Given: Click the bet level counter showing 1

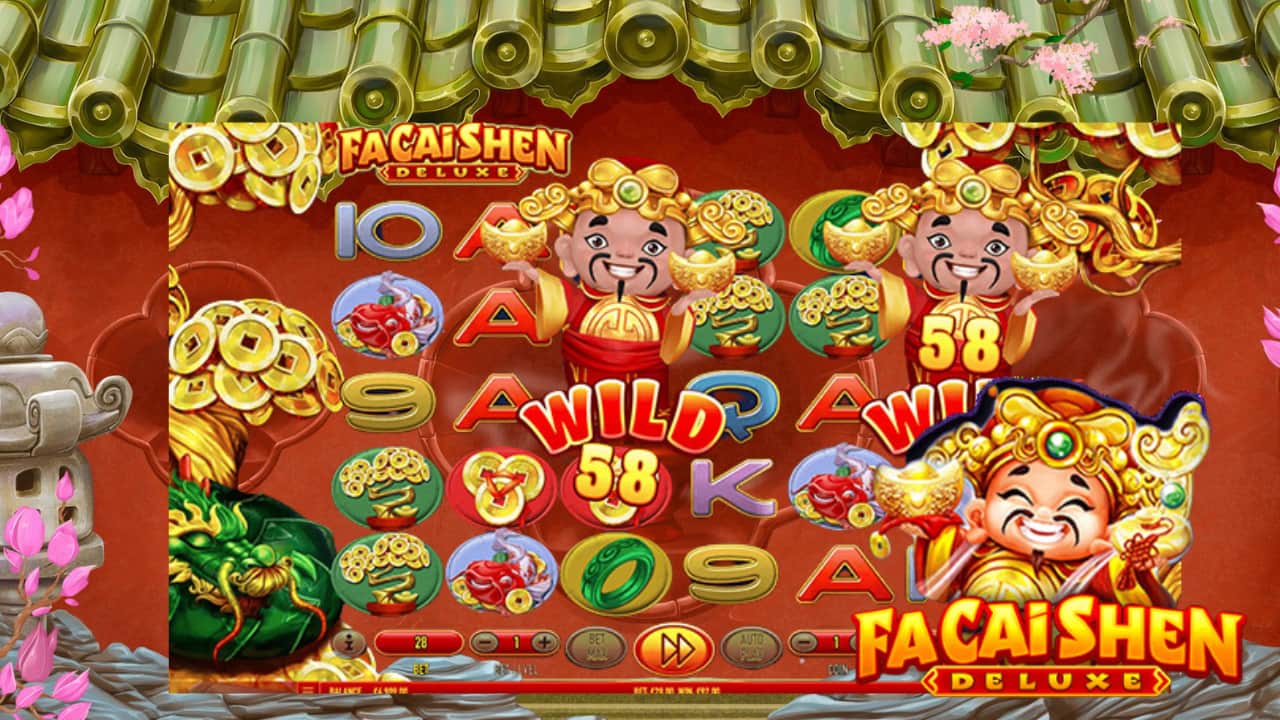Looking at the screenshot, I should pos(518,642).
